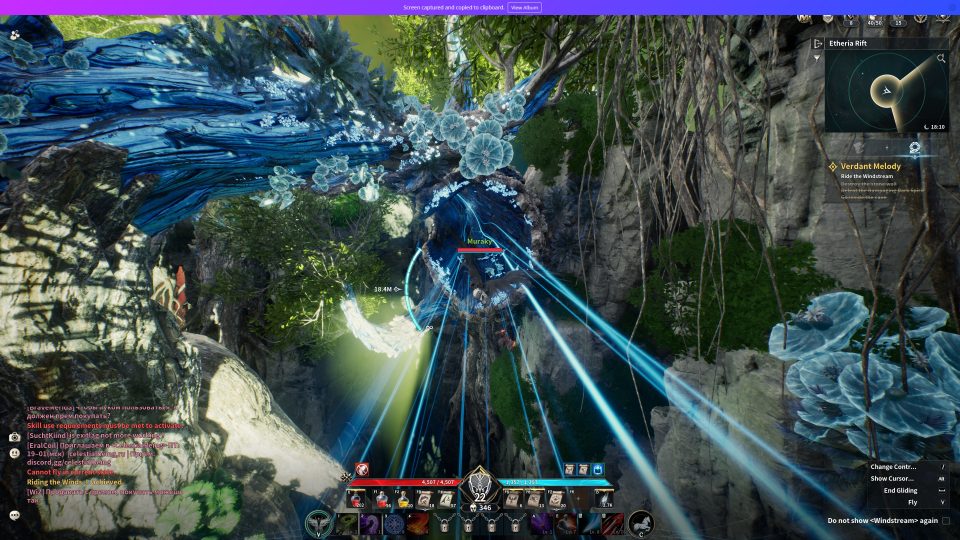Image resolution: width=960 pixels, height=540 pixels.
Task: Click the level 22 character emblem
Action: [x=480, y=488]
